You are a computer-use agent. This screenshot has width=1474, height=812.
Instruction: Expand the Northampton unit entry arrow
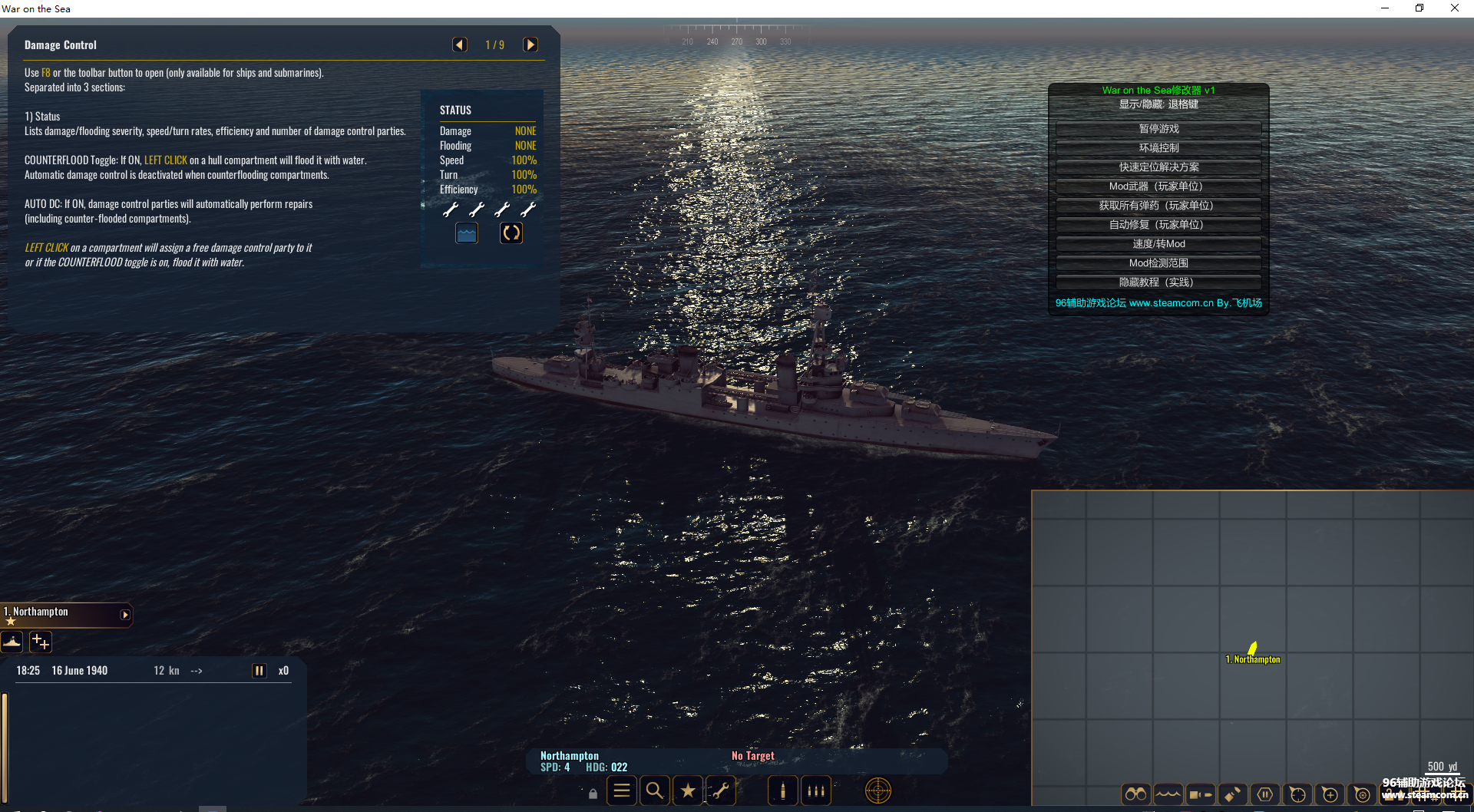(125, 615)
